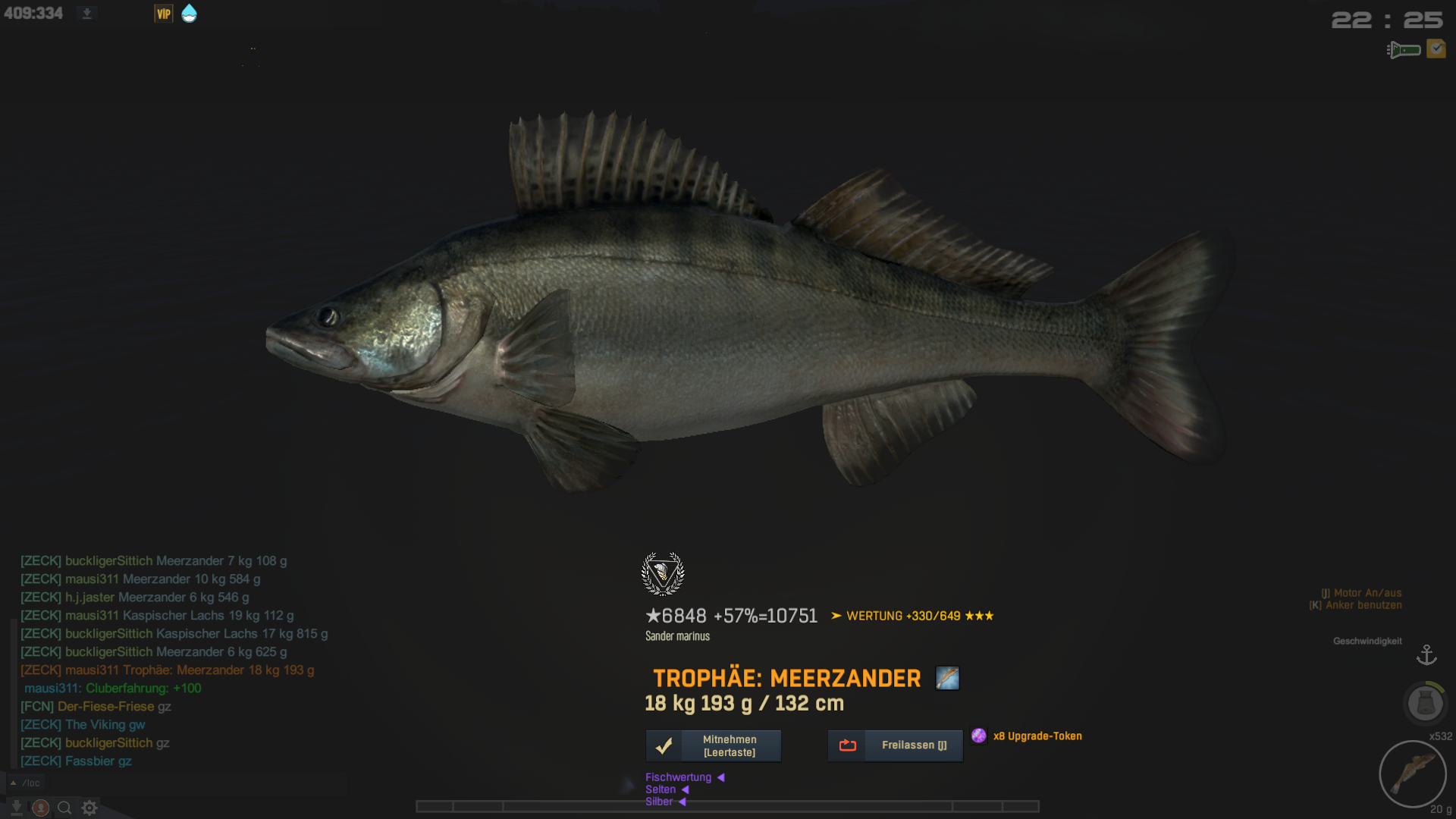Screen dimensions: 1456x819
Task: Release the fish with Freilassen
Action: [895, 745]
